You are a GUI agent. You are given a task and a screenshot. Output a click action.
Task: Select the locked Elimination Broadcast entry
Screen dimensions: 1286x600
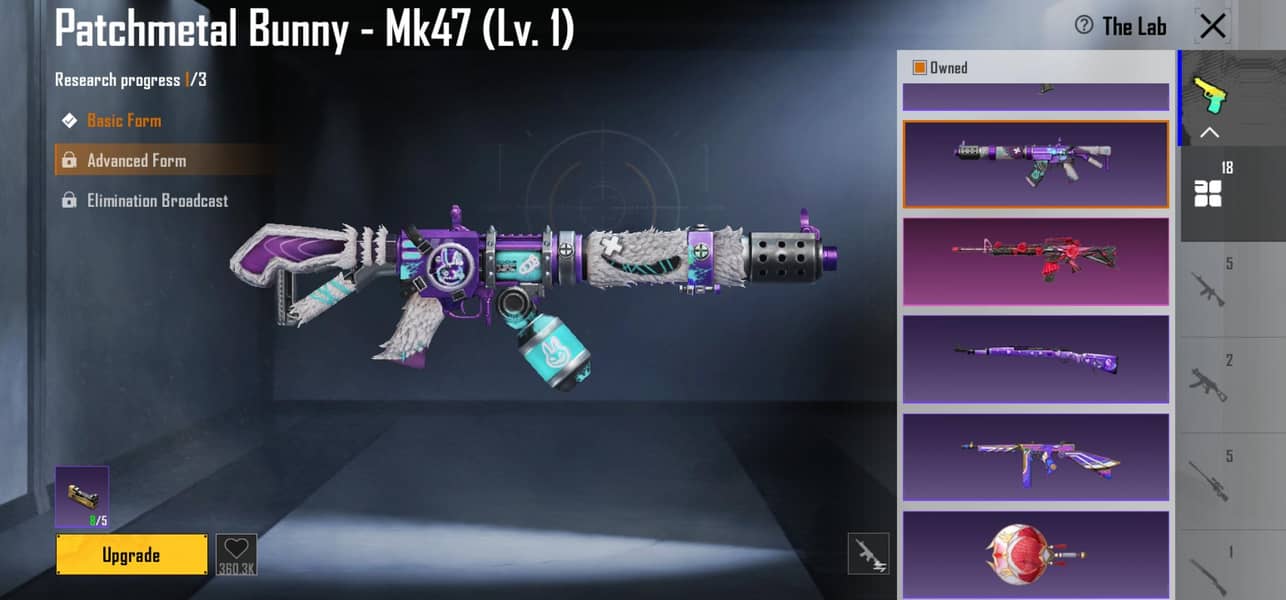point(157,200)
